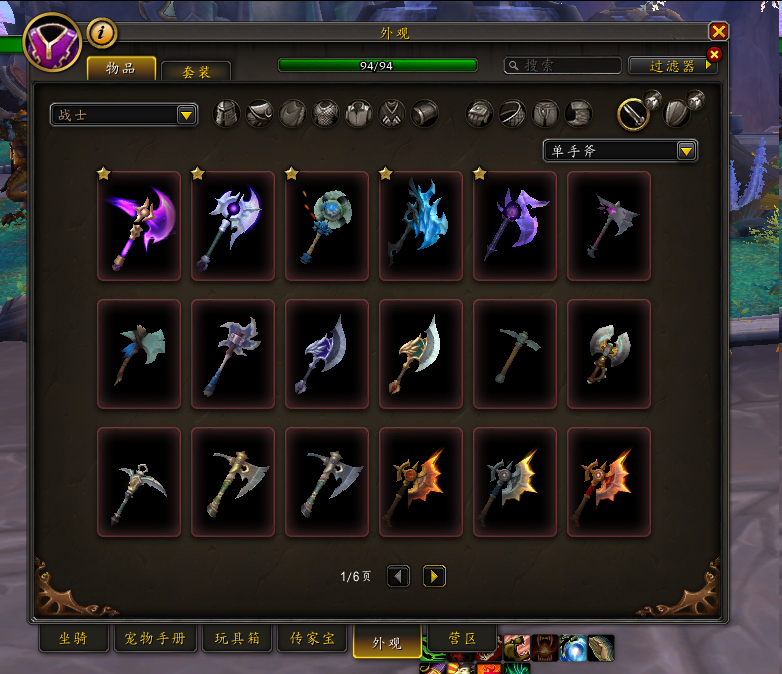Show the 传家宝 heirlooms tab
Image resolution: width=782 pixels, height=674 pixels.
click(x=312, y=639)
